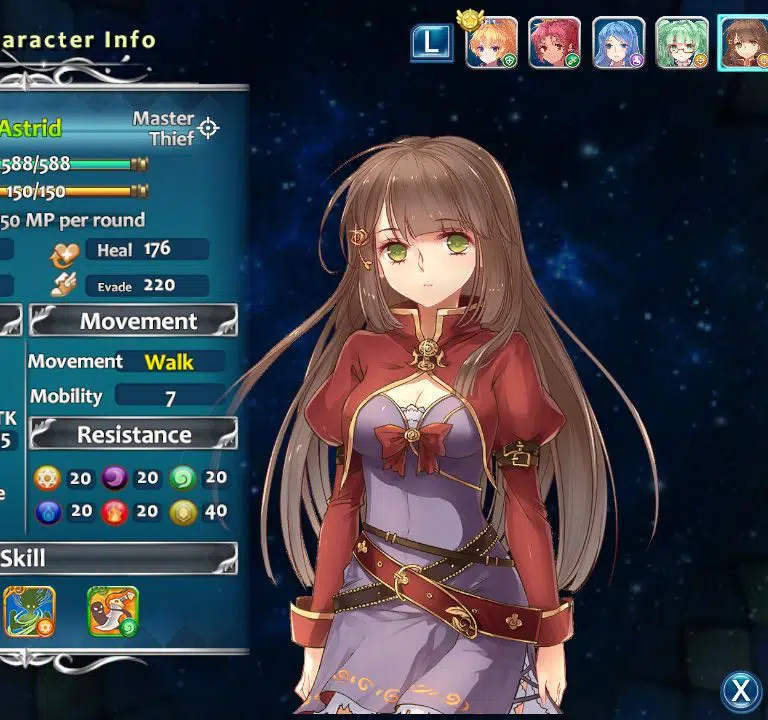Inspect the axe-wielding shadow skill icon
This screenshot has height=720, width=768.
coord(112,611)
